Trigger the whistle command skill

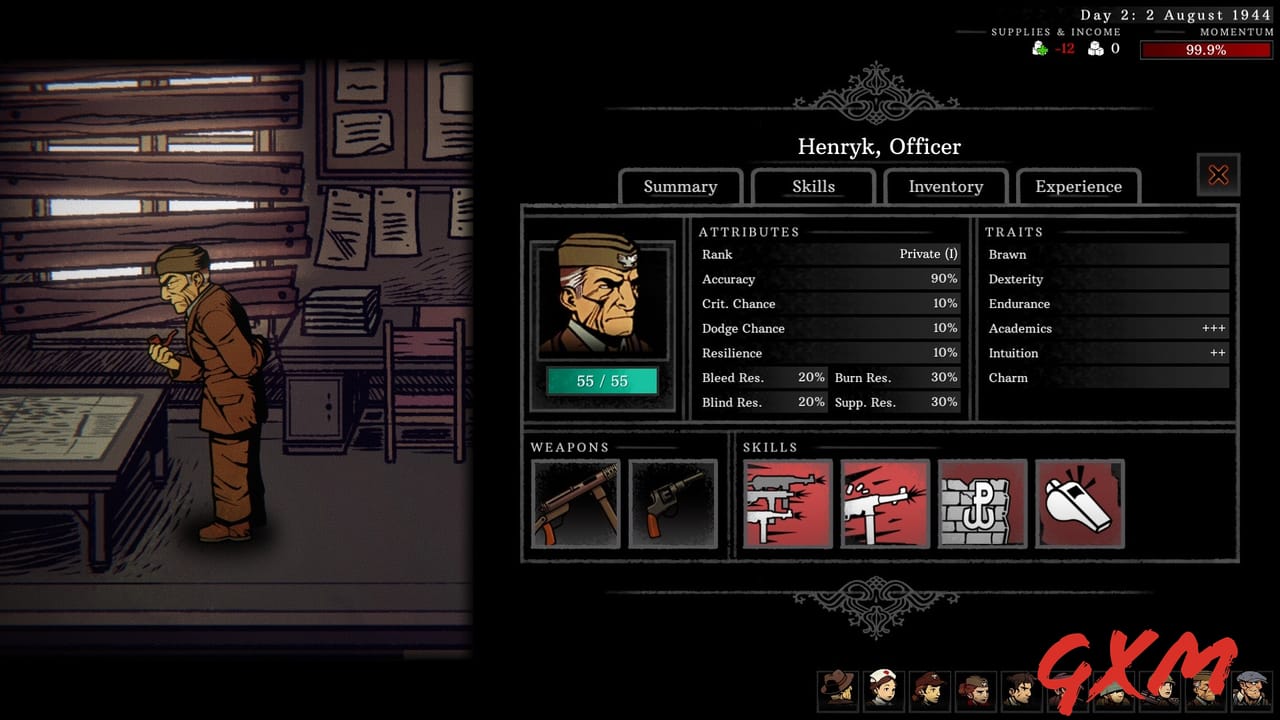tap(1080, 503)
